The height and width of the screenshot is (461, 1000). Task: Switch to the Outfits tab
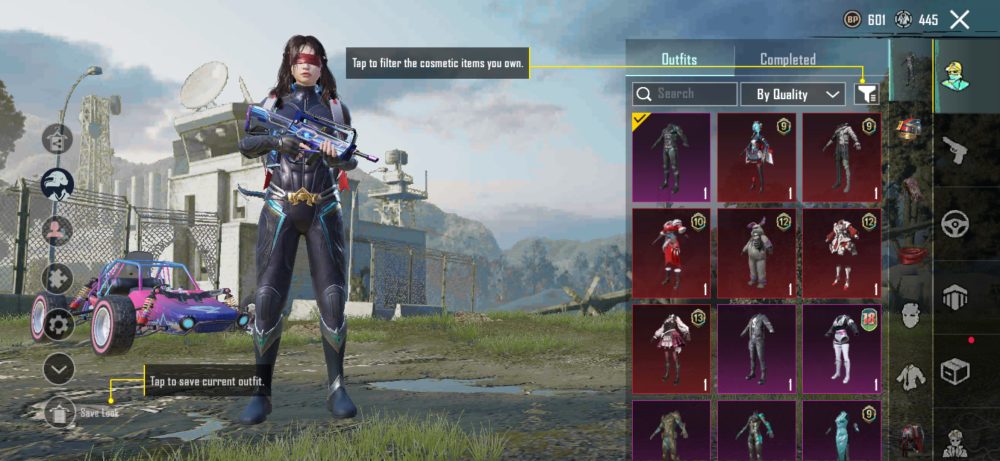679,59
